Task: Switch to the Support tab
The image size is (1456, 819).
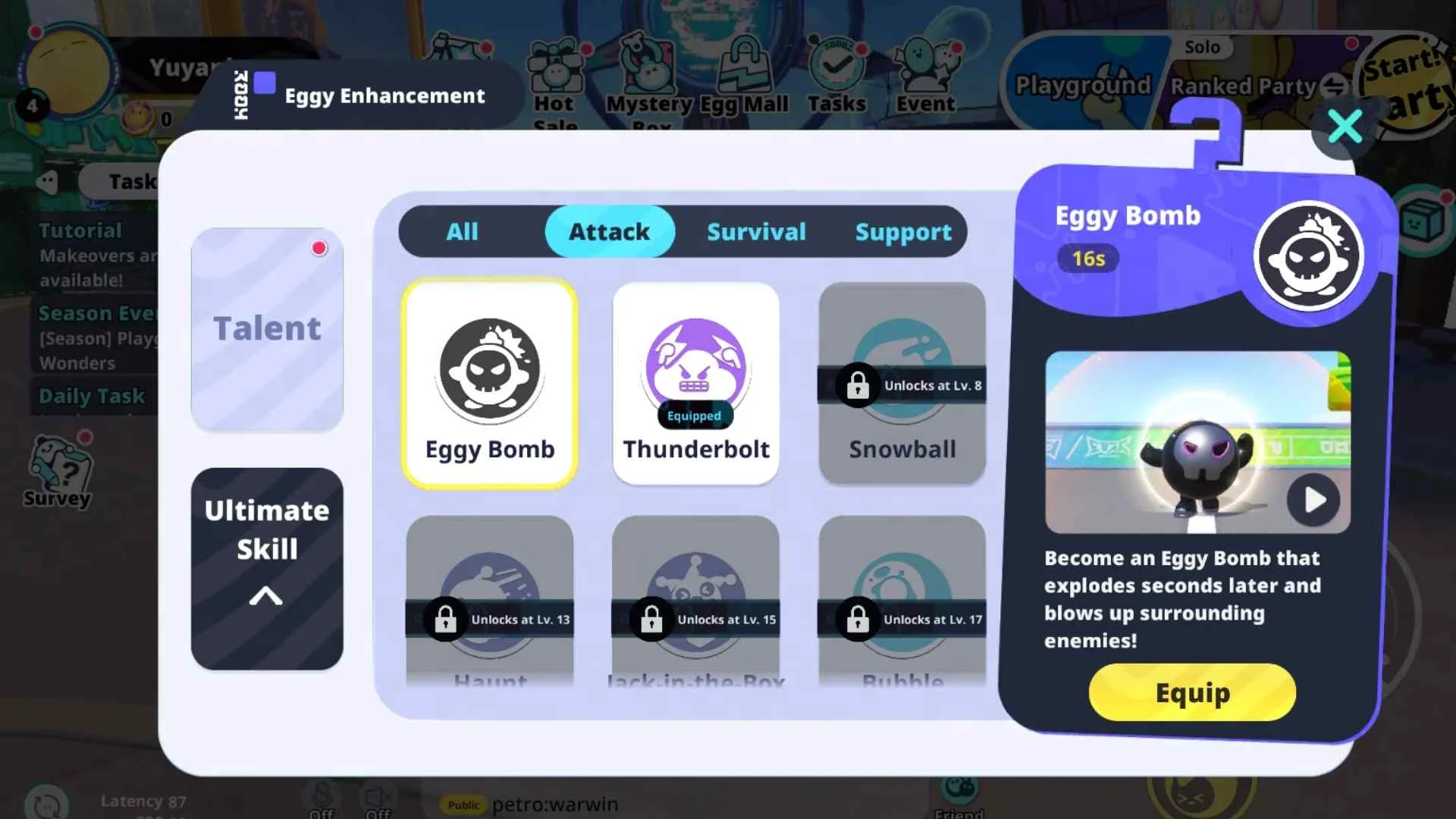Action: coord(903,232)
